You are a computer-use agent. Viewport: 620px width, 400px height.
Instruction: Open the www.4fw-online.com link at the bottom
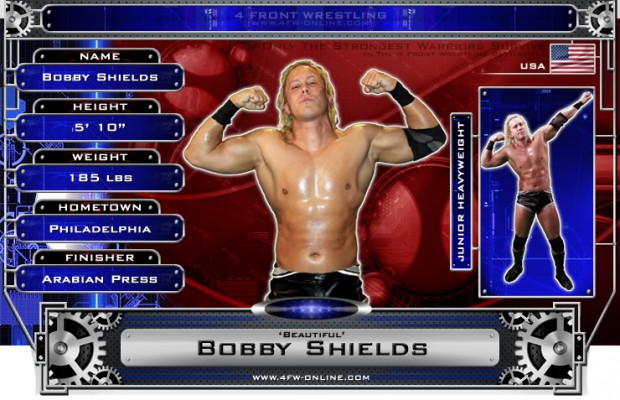(310, 377)
